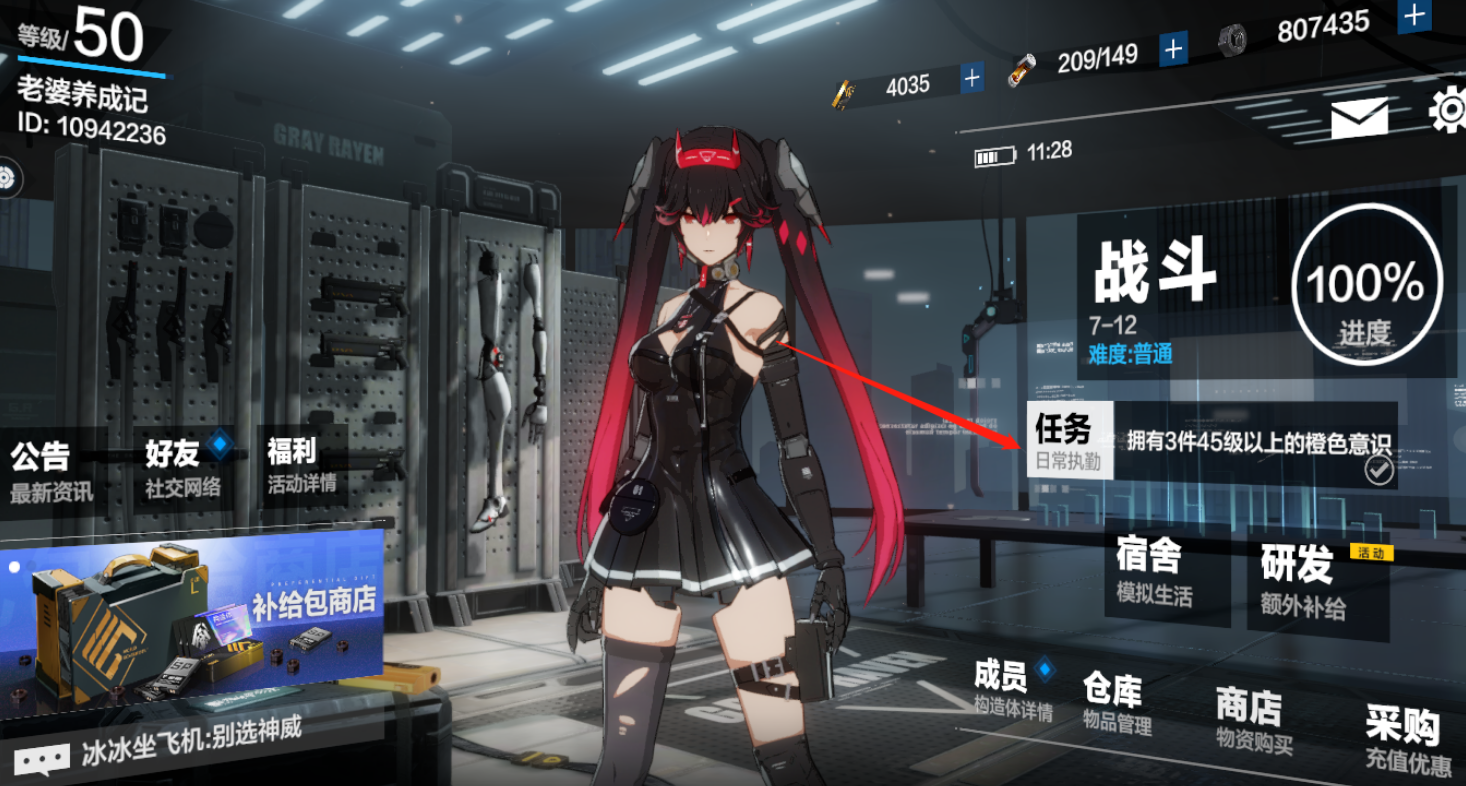Add more of the 4035 currency
The height and width of the screenshot is (786, 1466).
(971, 78)
